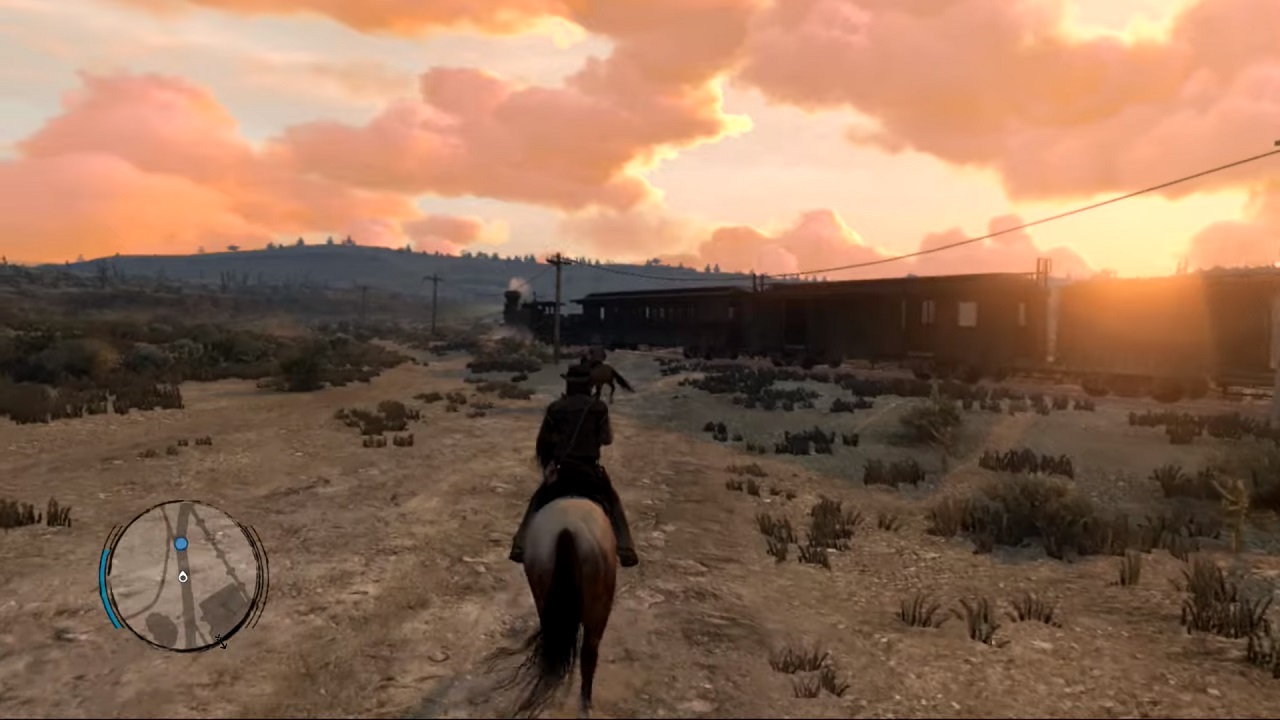This screenshot has height=720, width=1280.
Task: Click the circular minimap
Action: click(183, 576)
